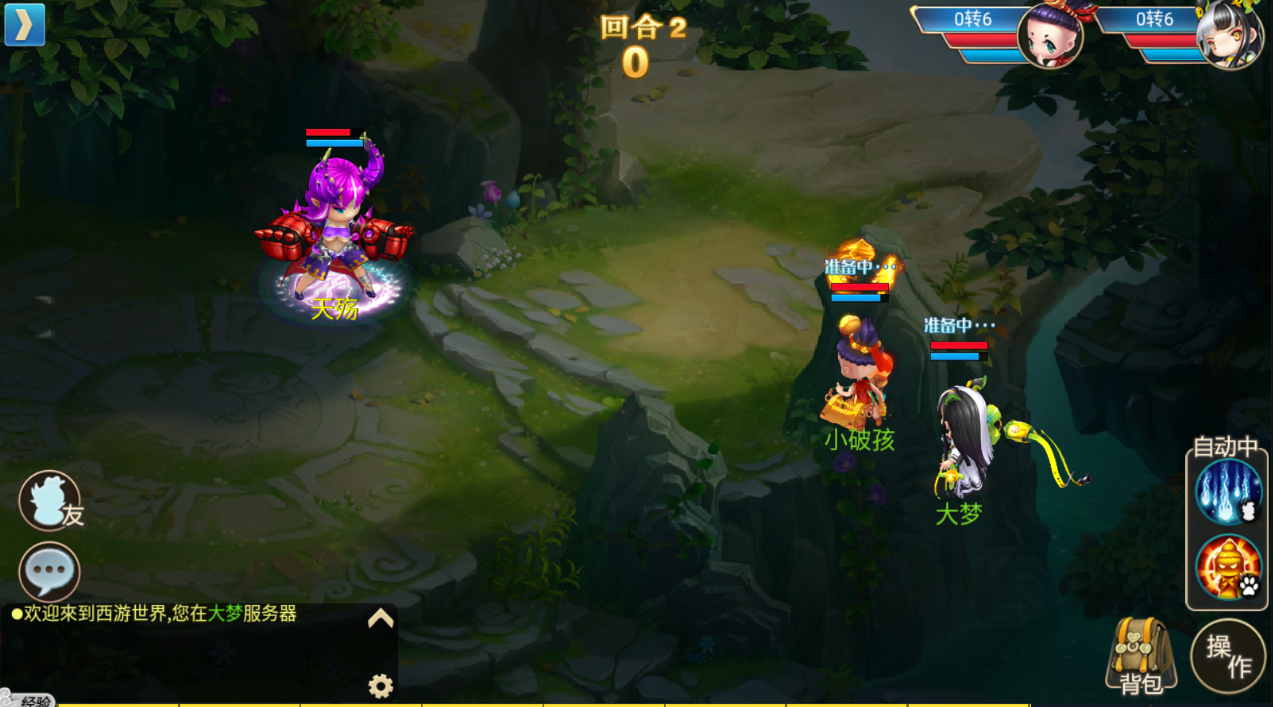
Task: Open the chat speech bubble
Action: [x=49, y=572]
